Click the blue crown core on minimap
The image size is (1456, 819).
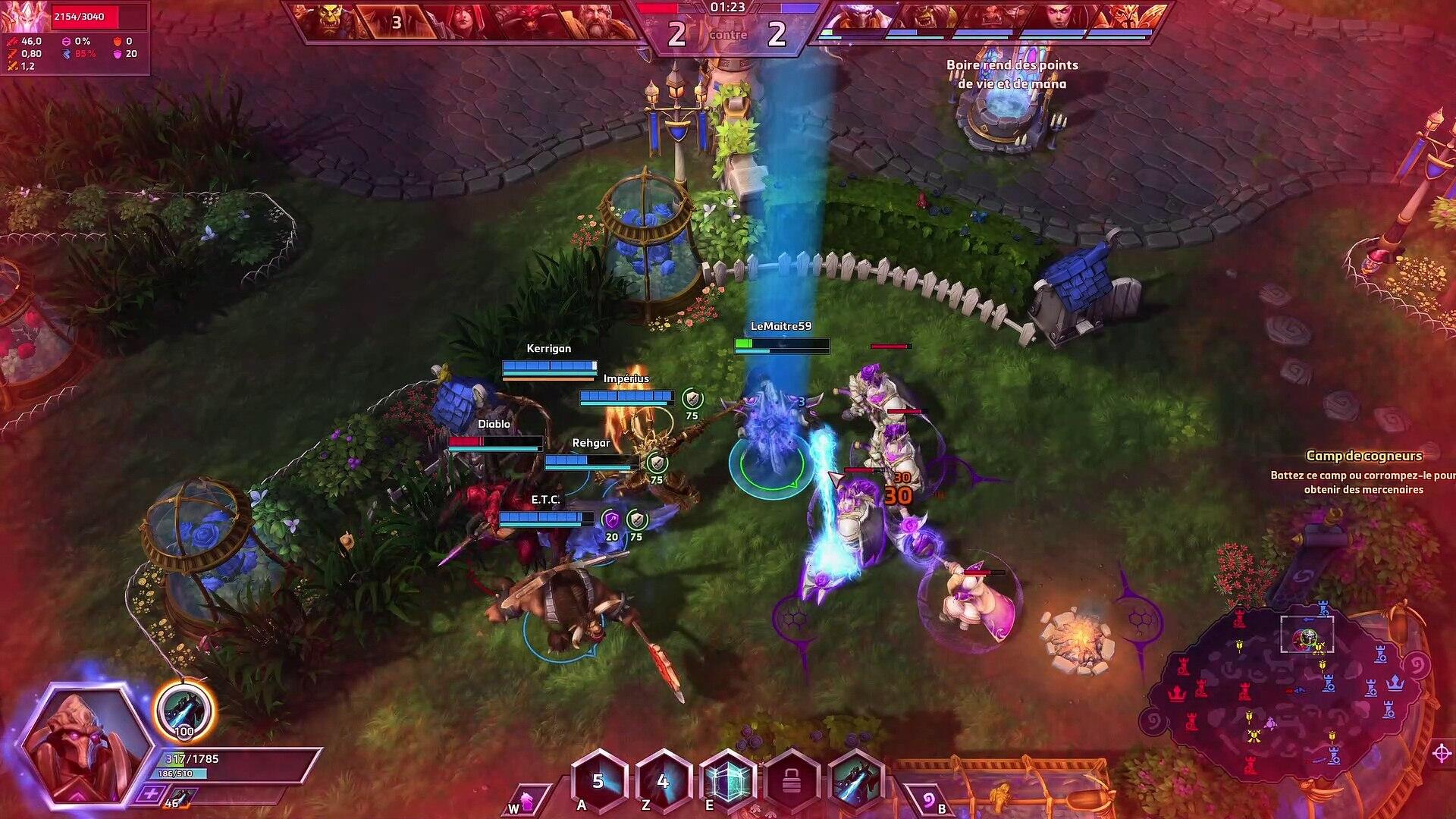(x=1394, y=683)
